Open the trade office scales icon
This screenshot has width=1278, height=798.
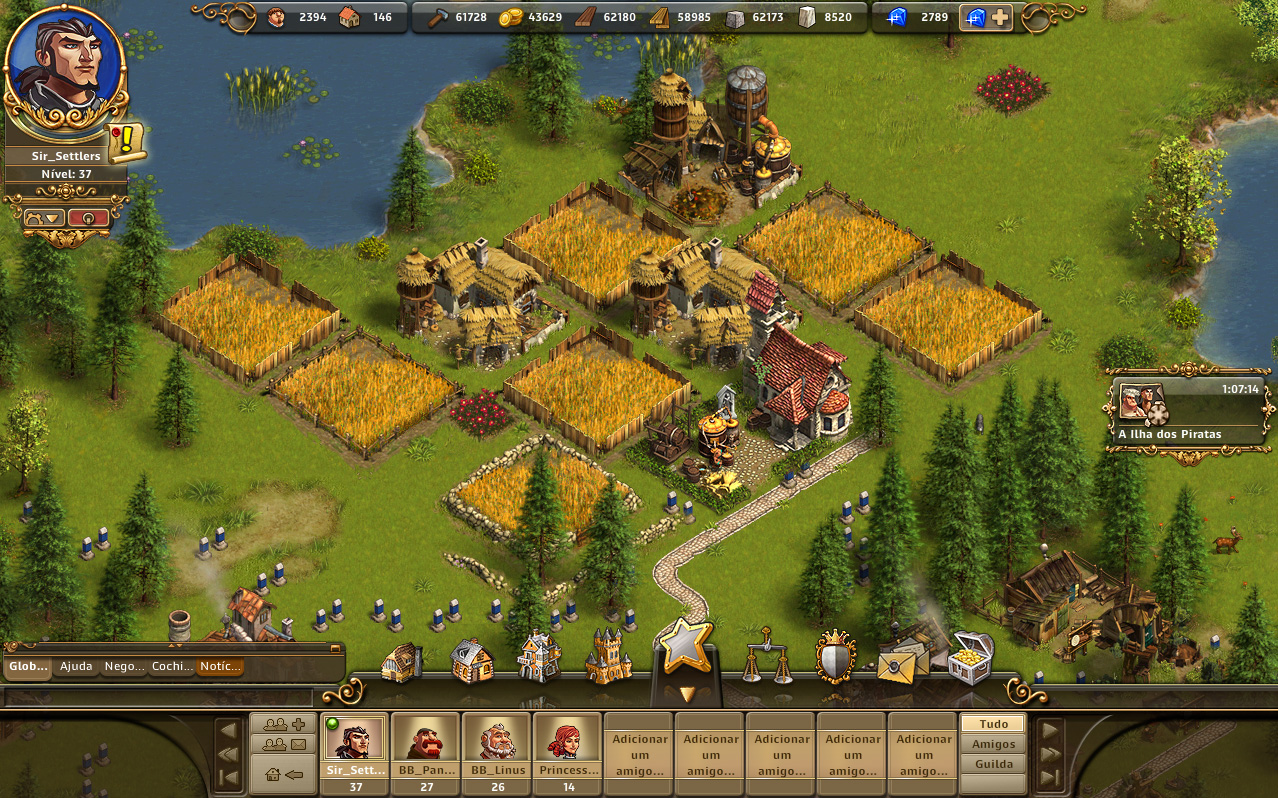[x=765, y=656]
